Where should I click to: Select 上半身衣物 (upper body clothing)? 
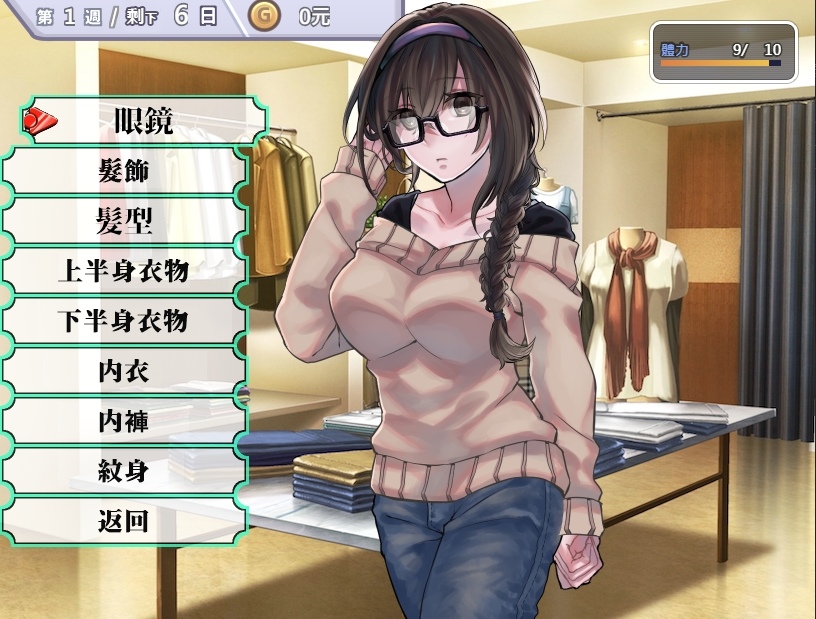[124, 271]
